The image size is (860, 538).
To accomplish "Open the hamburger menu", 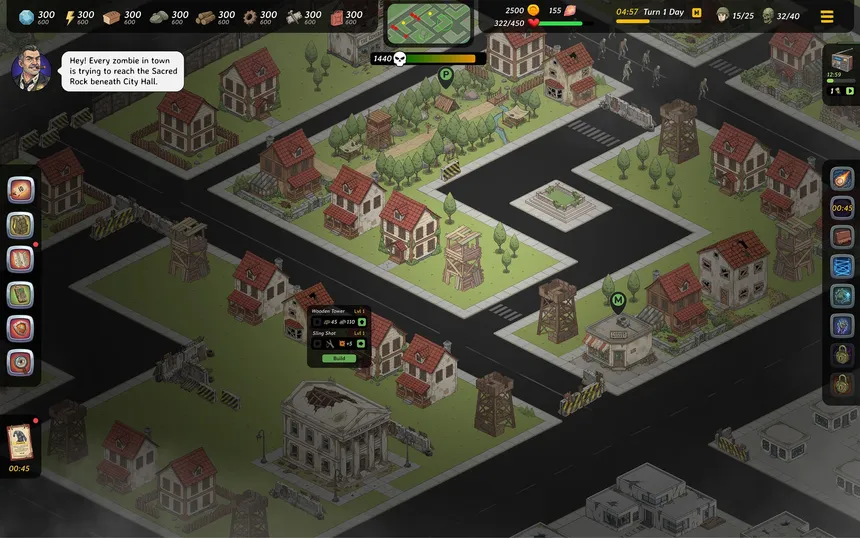I will (827, 16).
